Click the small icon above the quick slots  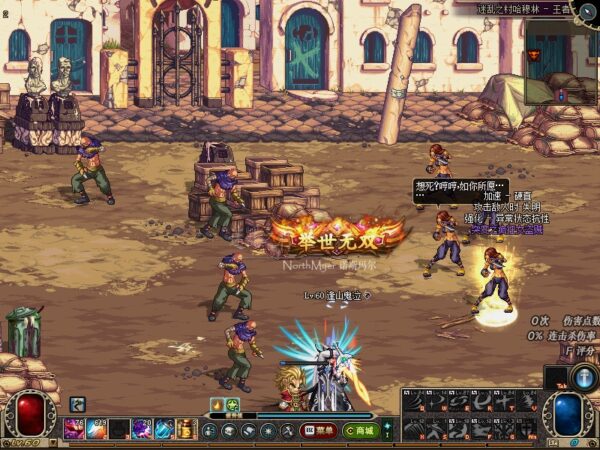click(77, 405)
